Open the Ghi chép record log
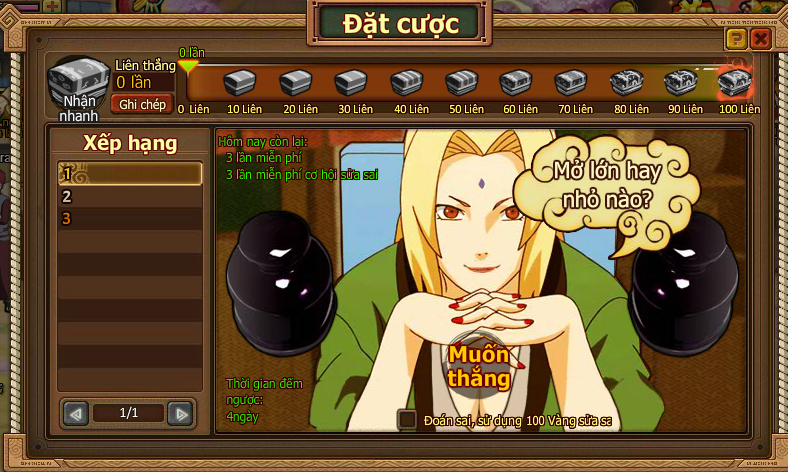Viewport: 788px width, 472px height. tap(142, 104)
